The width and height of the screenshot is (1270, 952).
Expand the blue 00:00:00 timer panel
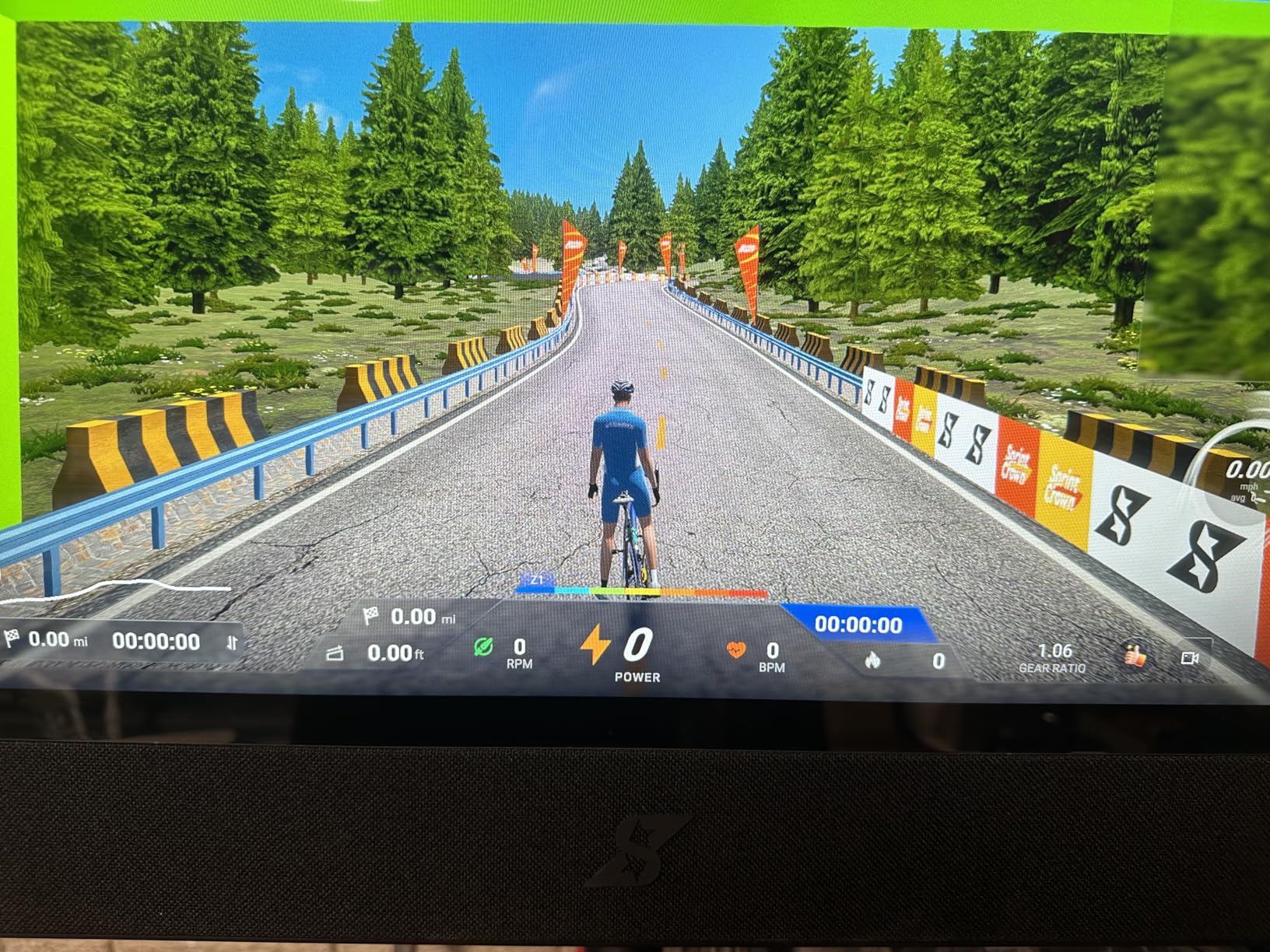coord(860,625)
